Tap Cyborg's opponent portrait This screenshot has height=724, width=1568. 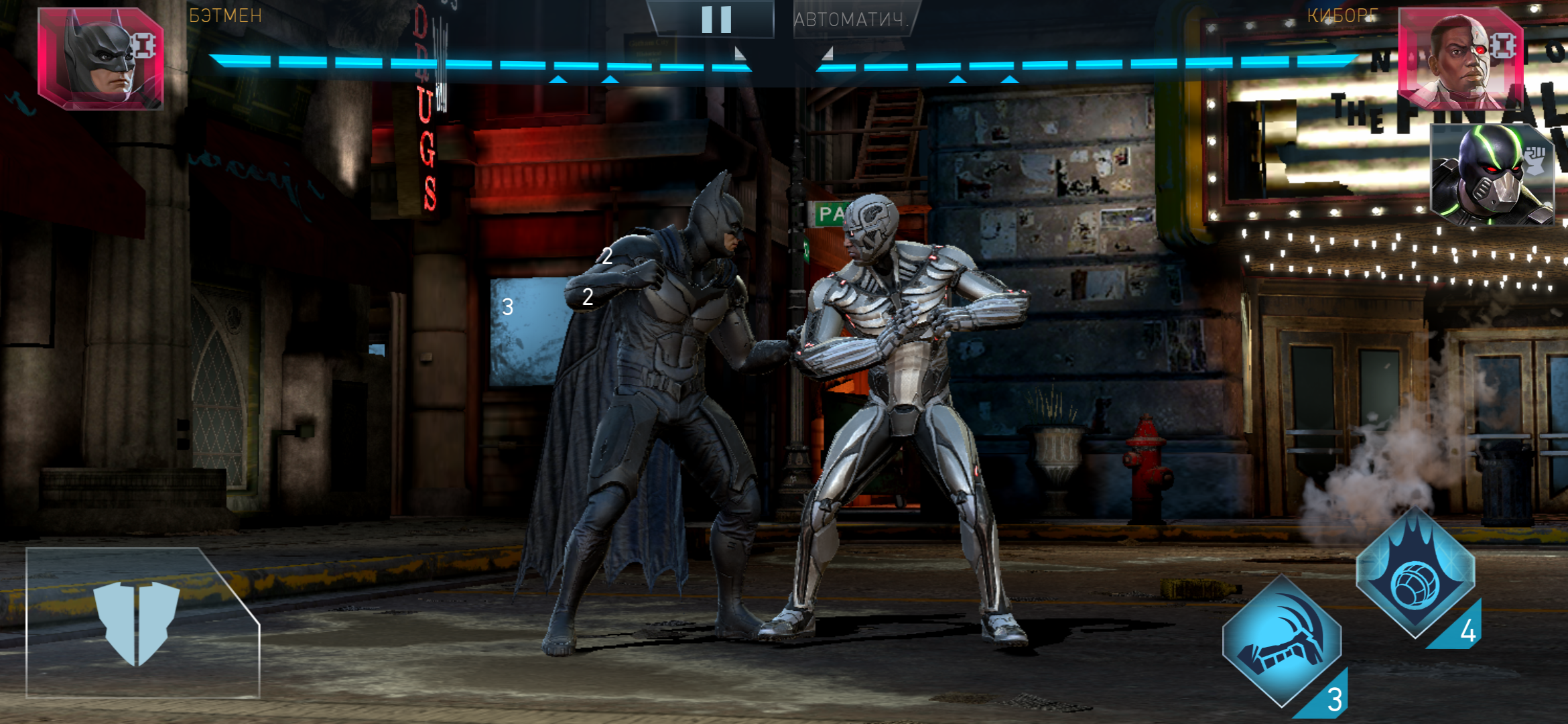coord(1461,60)
